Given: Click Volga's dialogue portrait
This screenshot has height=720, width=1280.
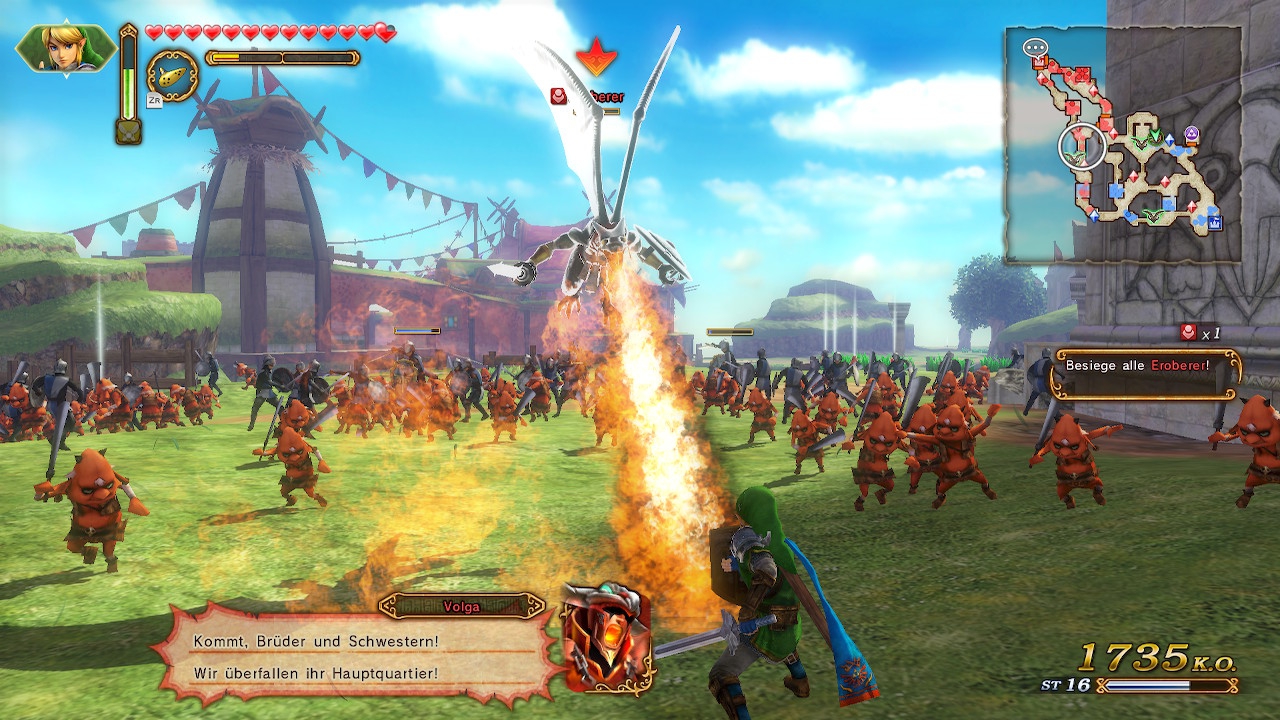Looking at the screenshot, I should click(607, 637).
